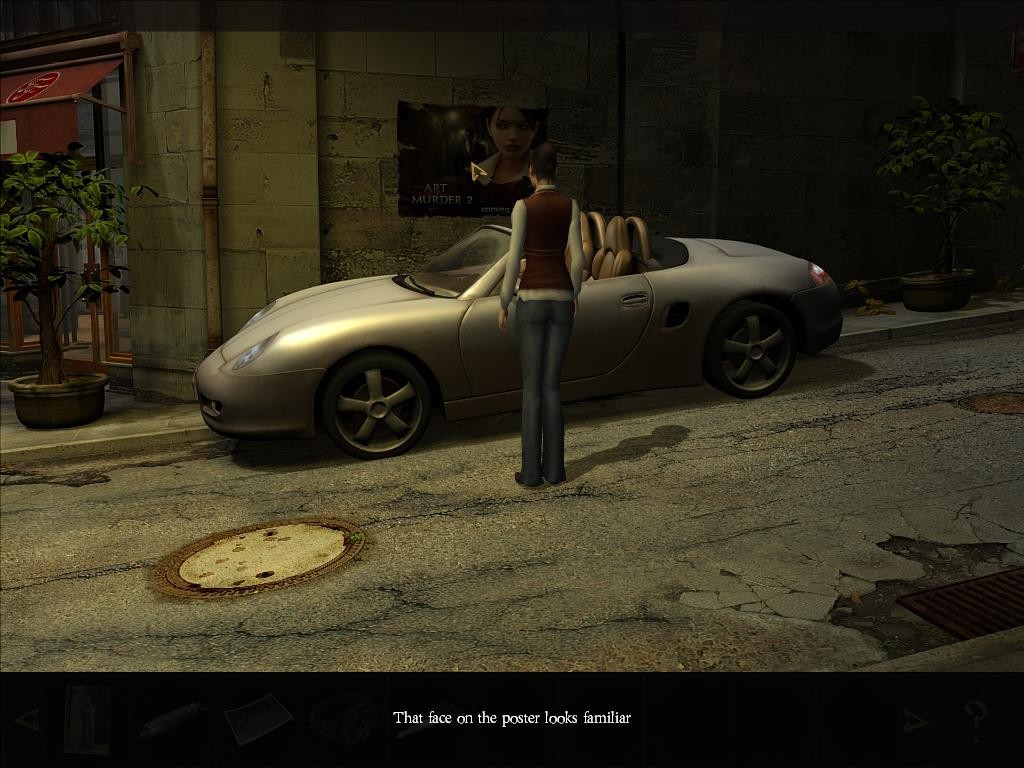The height and width of the screenshot is (768, 1024).
Task: Click the inventory right arrow
Action: coord(914,720)
